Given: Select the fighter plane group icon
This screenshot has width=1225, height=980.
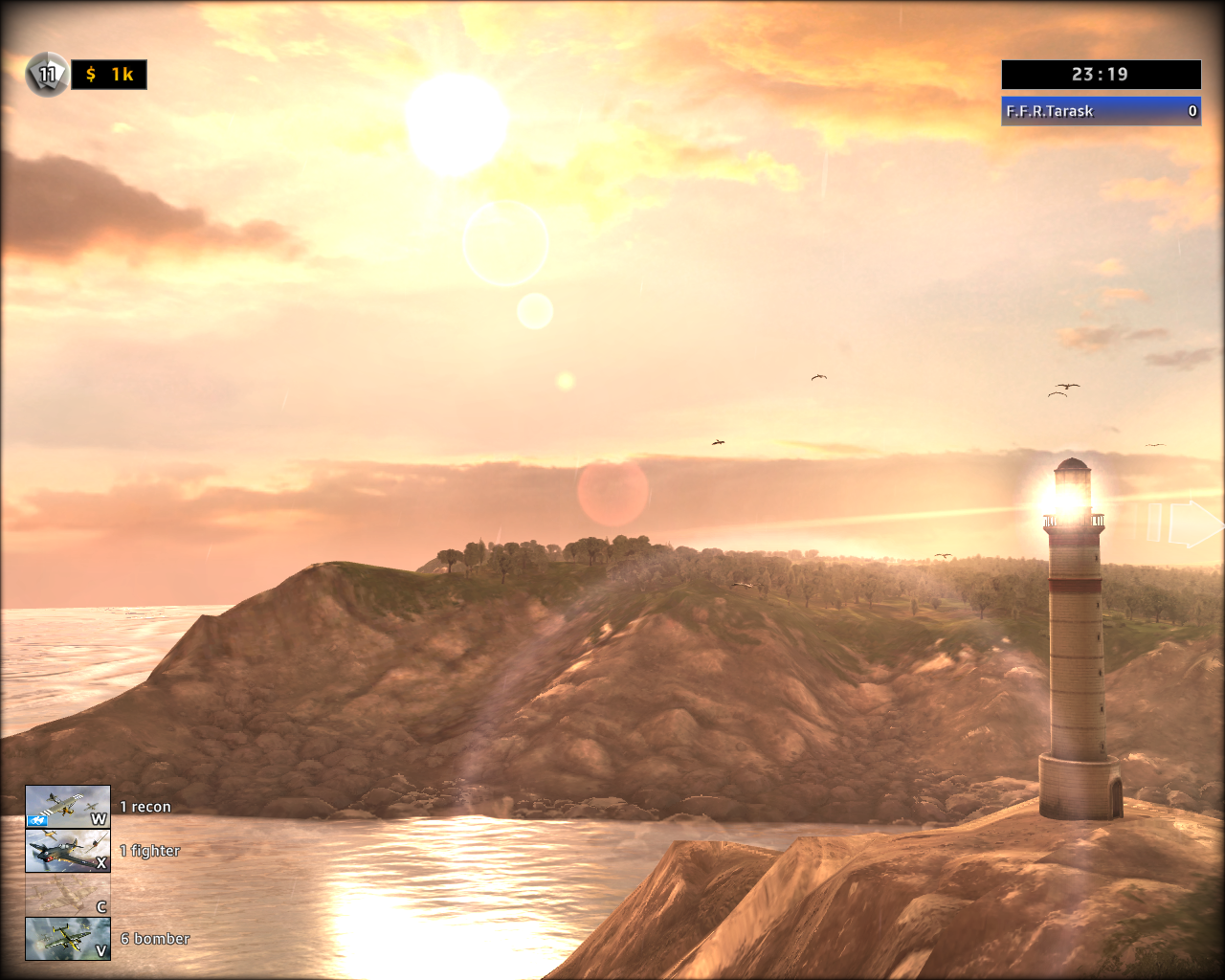Looking at the screenshot, I should (67, 851).
